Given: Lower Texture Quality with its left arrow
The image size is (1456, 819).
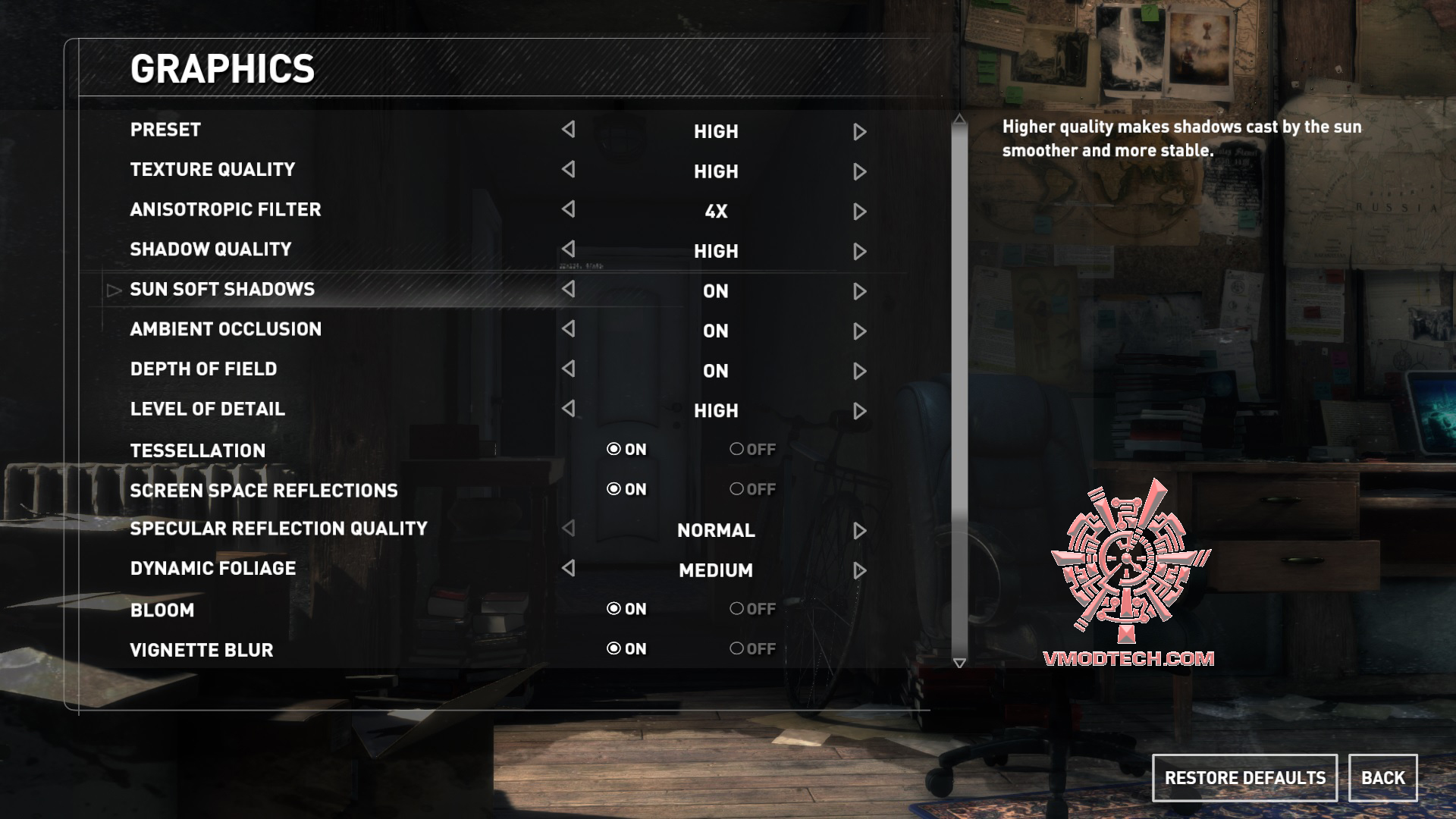Looking at the screenshot, I should (x=568, y=169).
